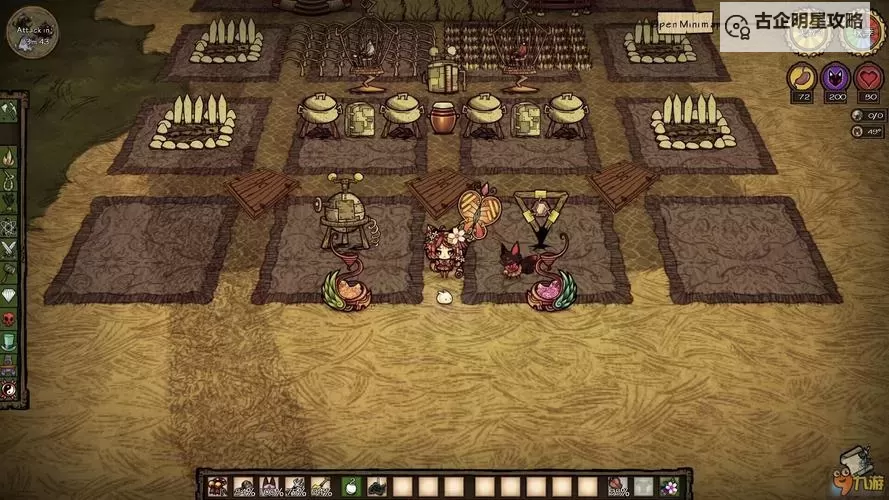This screenshot has height=500, width=889.
Task: Pick the dark charcoal-like item slot
Action: [x=377, y=487]
